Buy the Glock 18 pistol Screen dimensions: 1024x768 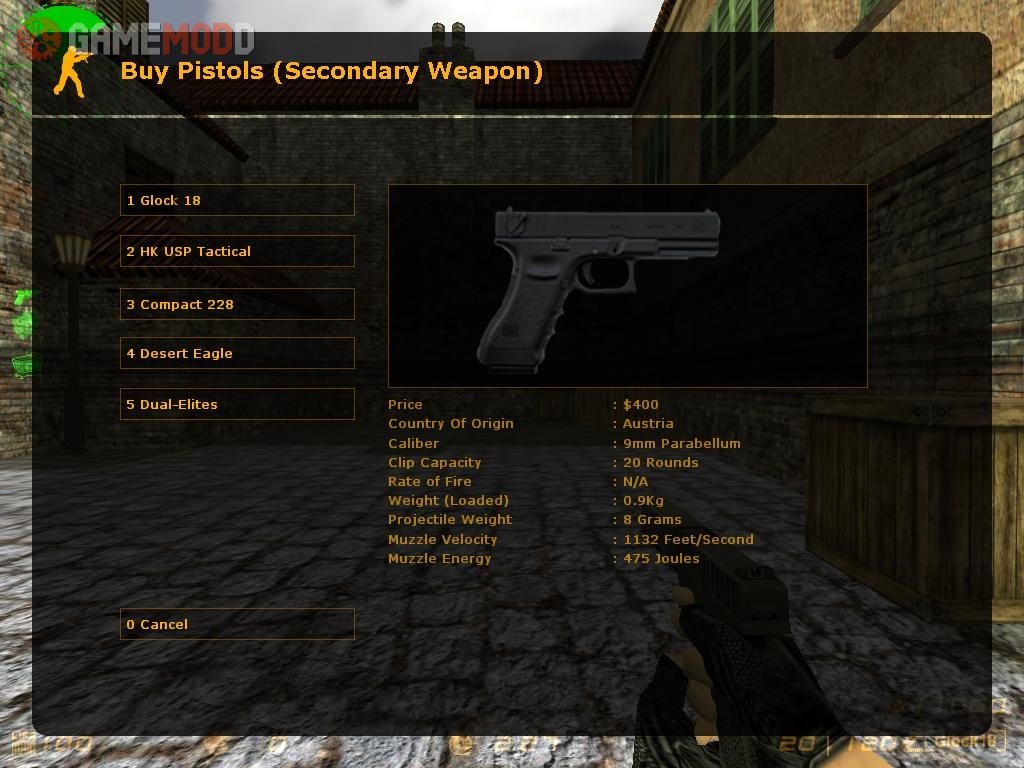237,200
